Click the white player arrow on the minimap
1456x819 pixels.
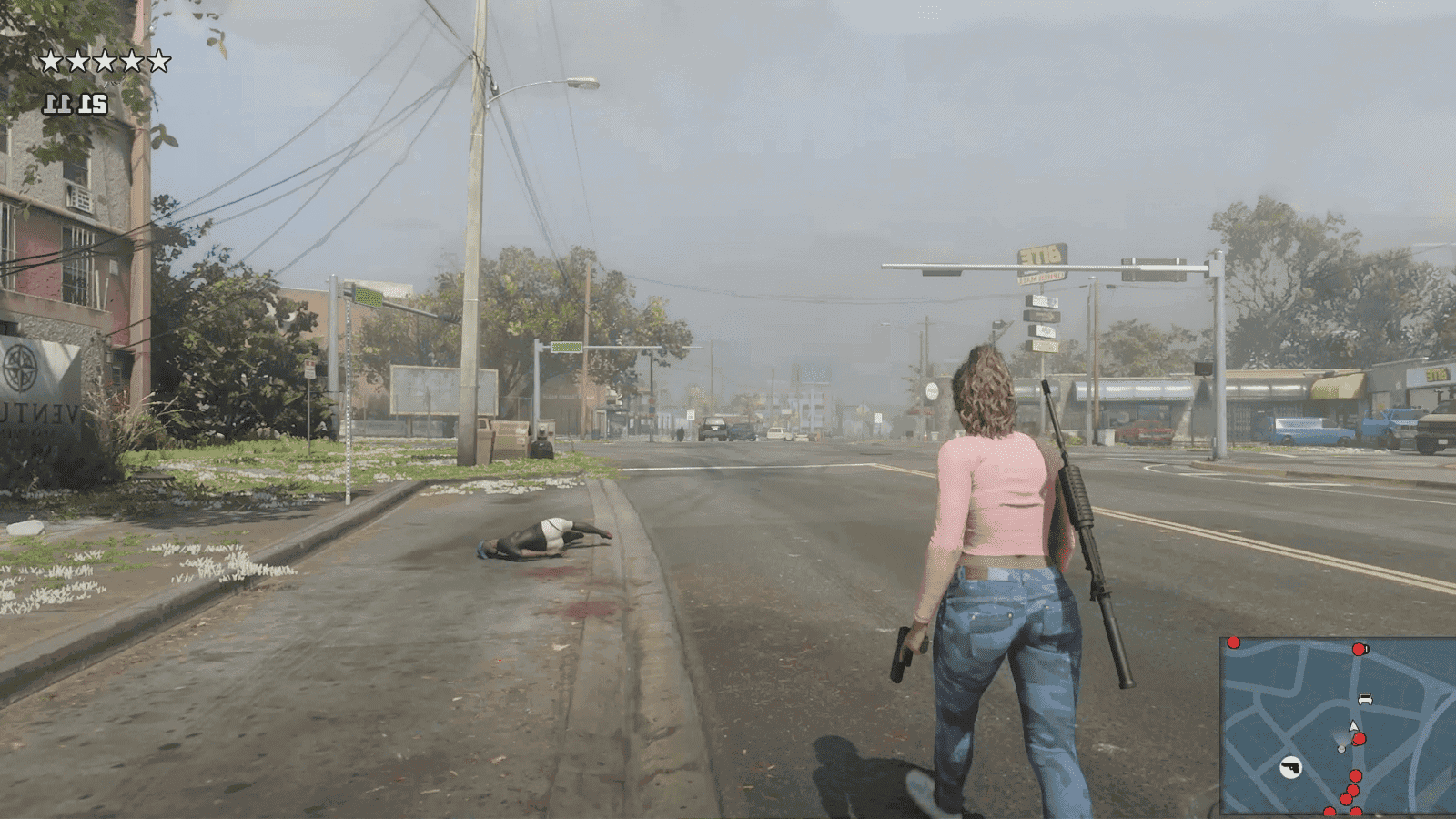tap(1353, 725)
